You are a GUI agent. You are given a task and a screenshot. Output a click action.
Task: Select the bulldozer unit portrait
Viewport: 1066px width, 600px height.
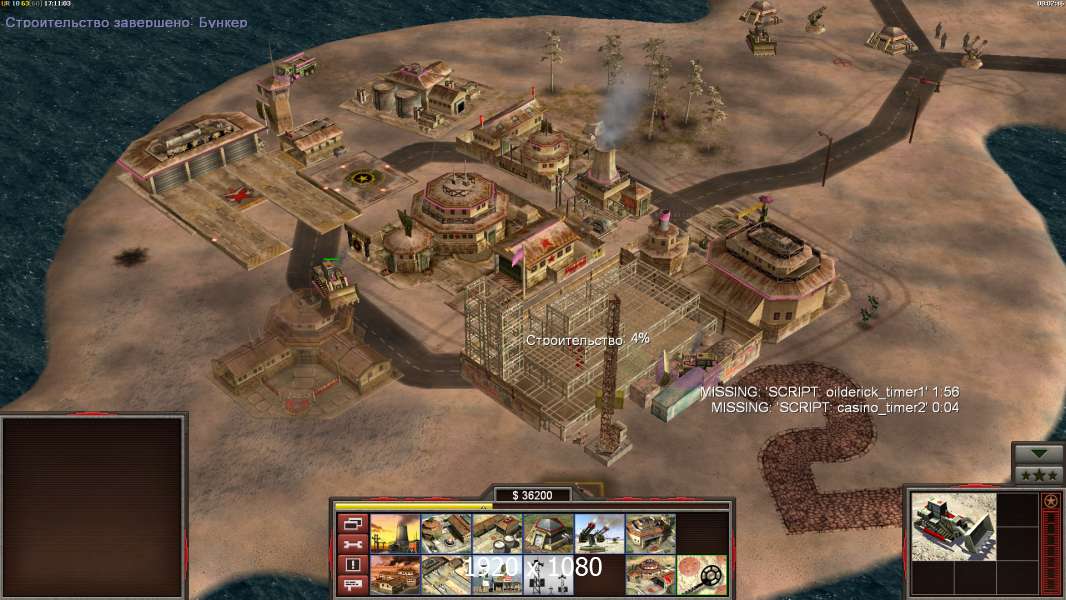[x=954, y=526]
